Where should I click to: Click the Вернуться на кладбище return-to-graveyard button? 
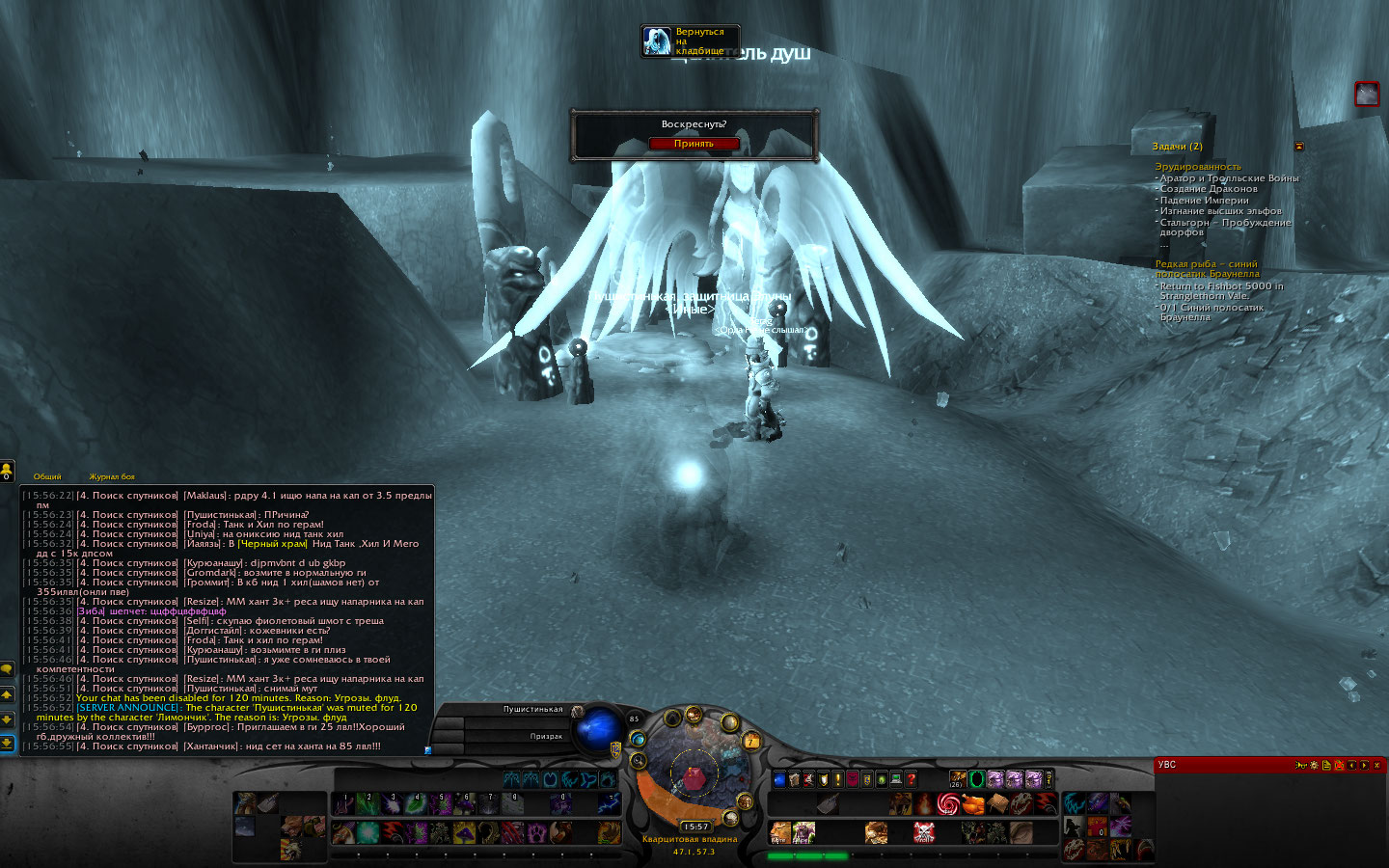pyautogui.click(x=690, y=41)
